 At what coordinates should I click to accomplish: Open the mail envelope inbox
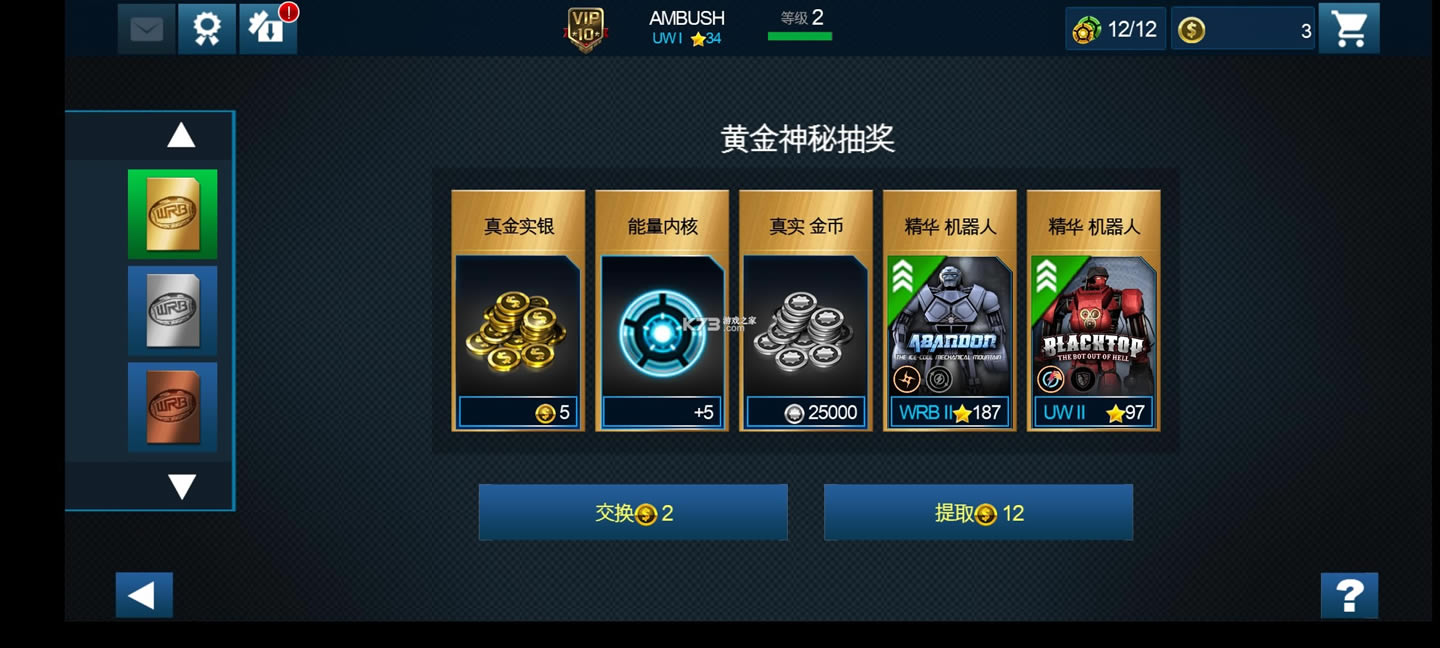tap(146, 29)
